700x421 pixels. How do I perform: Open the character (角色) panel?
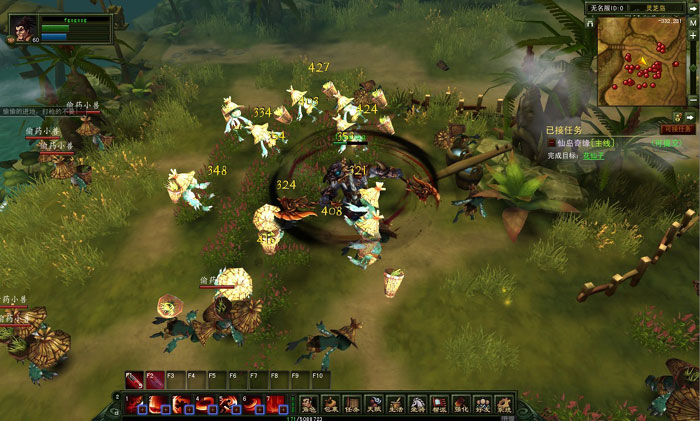pos(308,404)
